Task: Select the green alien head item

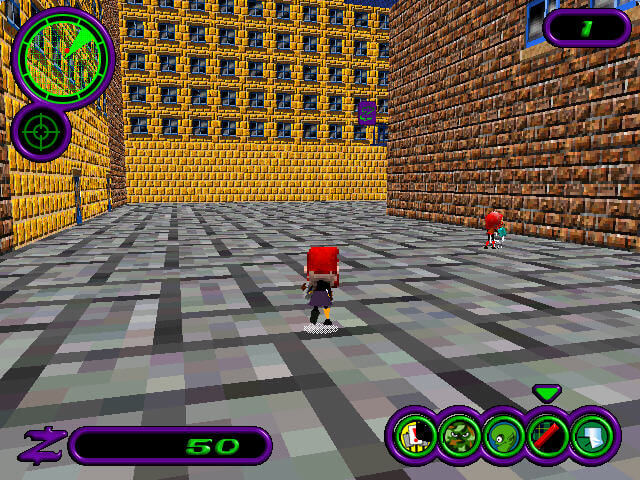Action: pyautogui.click(x=502, y=436)
